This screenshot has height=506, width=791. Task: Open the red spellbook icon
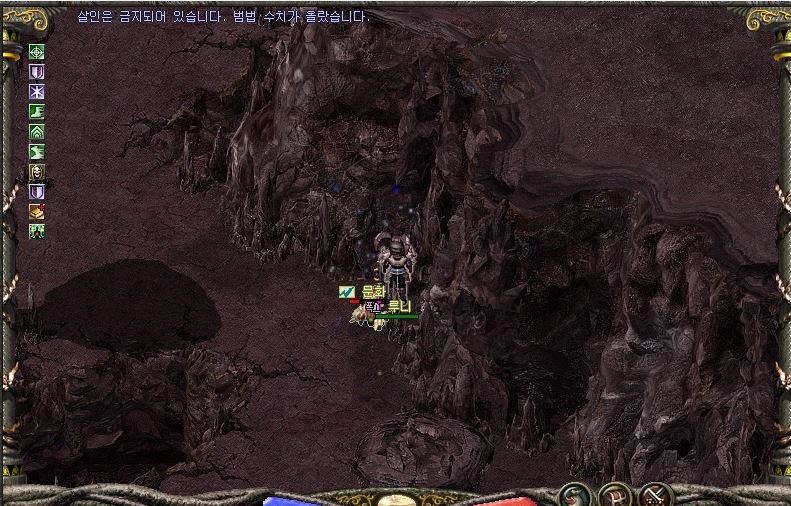(37, 210)
